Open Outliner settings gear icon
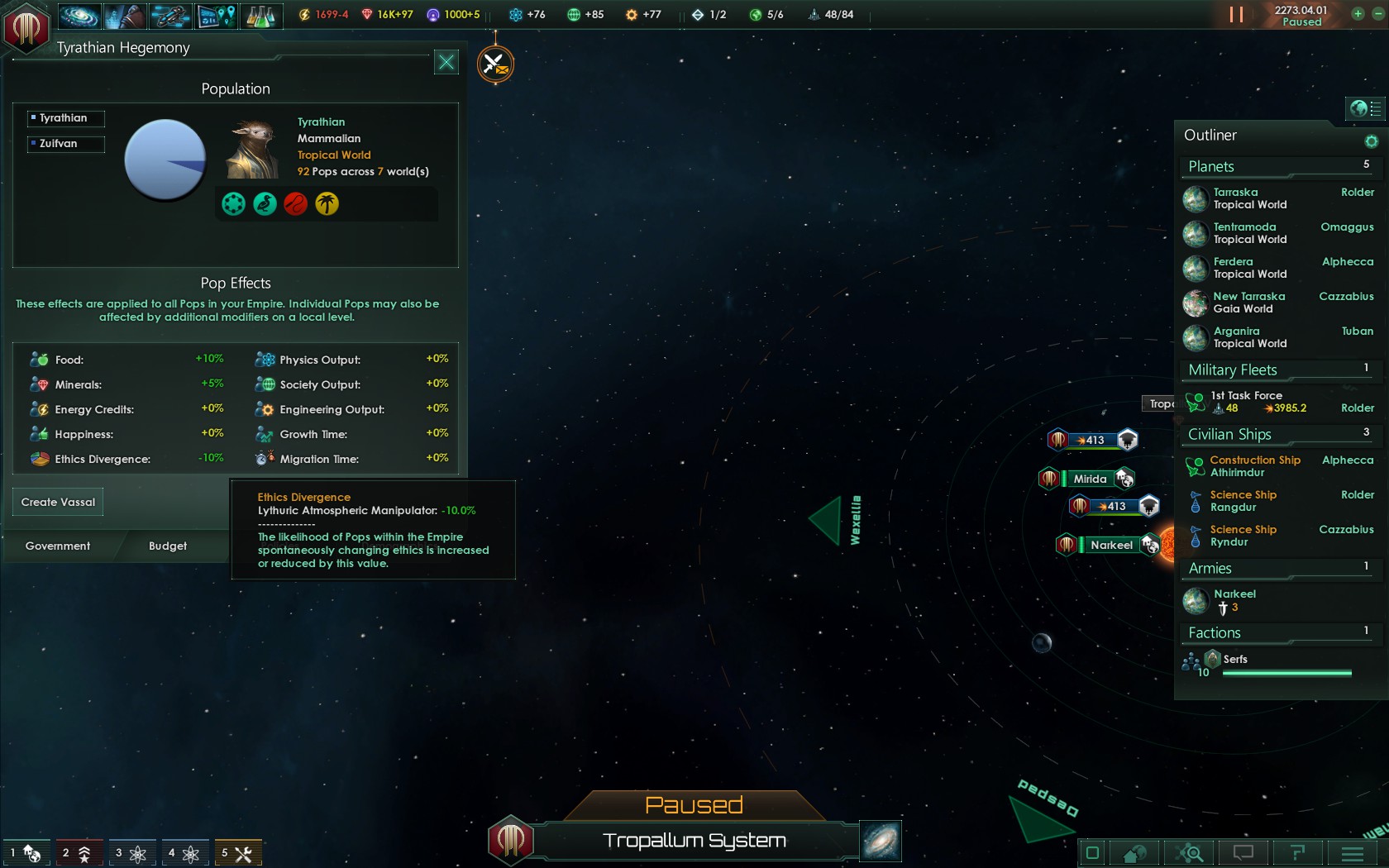Screen dimensions: 1389x868 point(1371,141)
